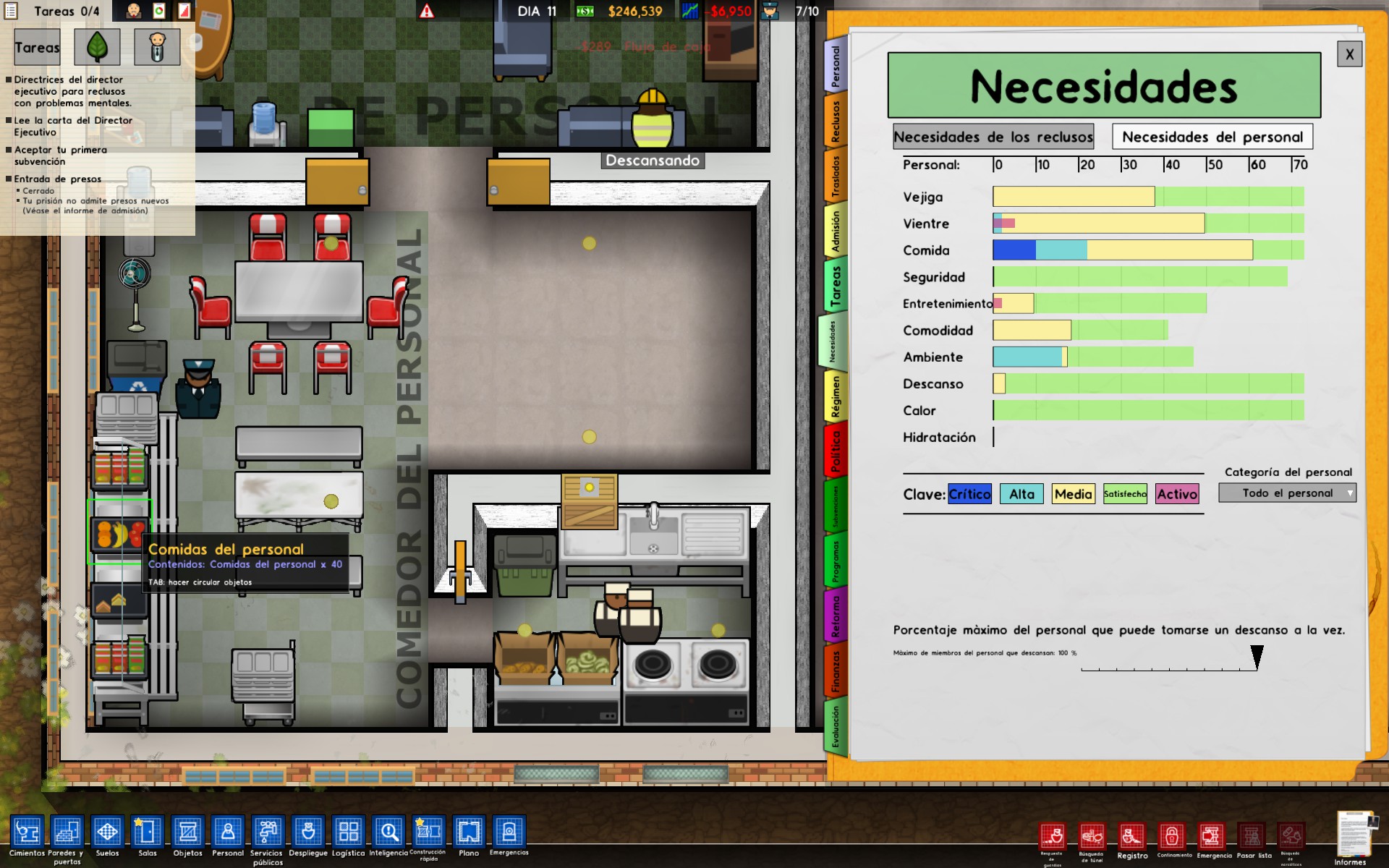1389x868 pixels.
Task: Toggle the Crítico key filter
Action: [x=970, y=494]
